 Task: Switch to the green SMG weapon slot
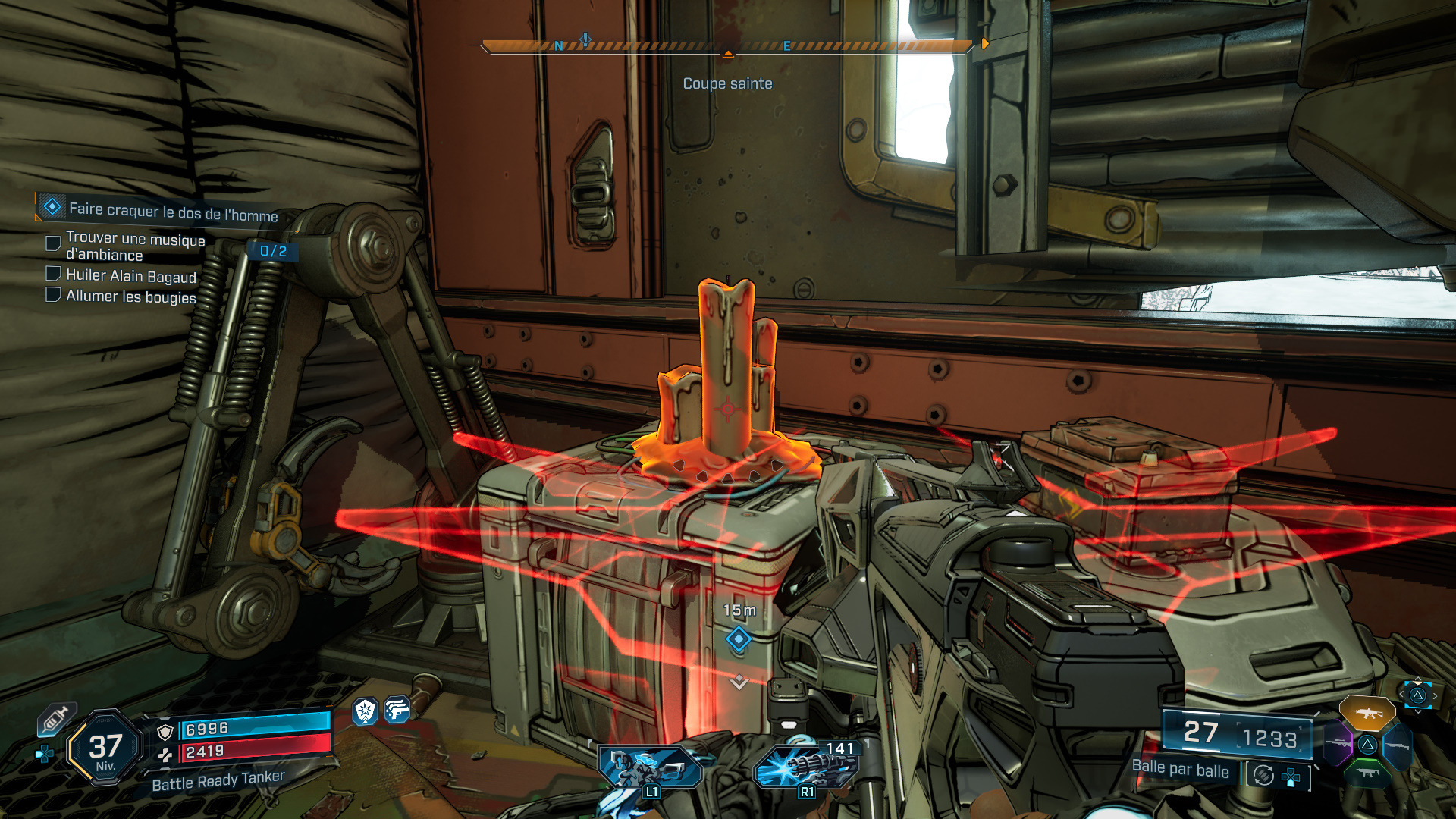pyautogui.click(x=1367, y=773)
